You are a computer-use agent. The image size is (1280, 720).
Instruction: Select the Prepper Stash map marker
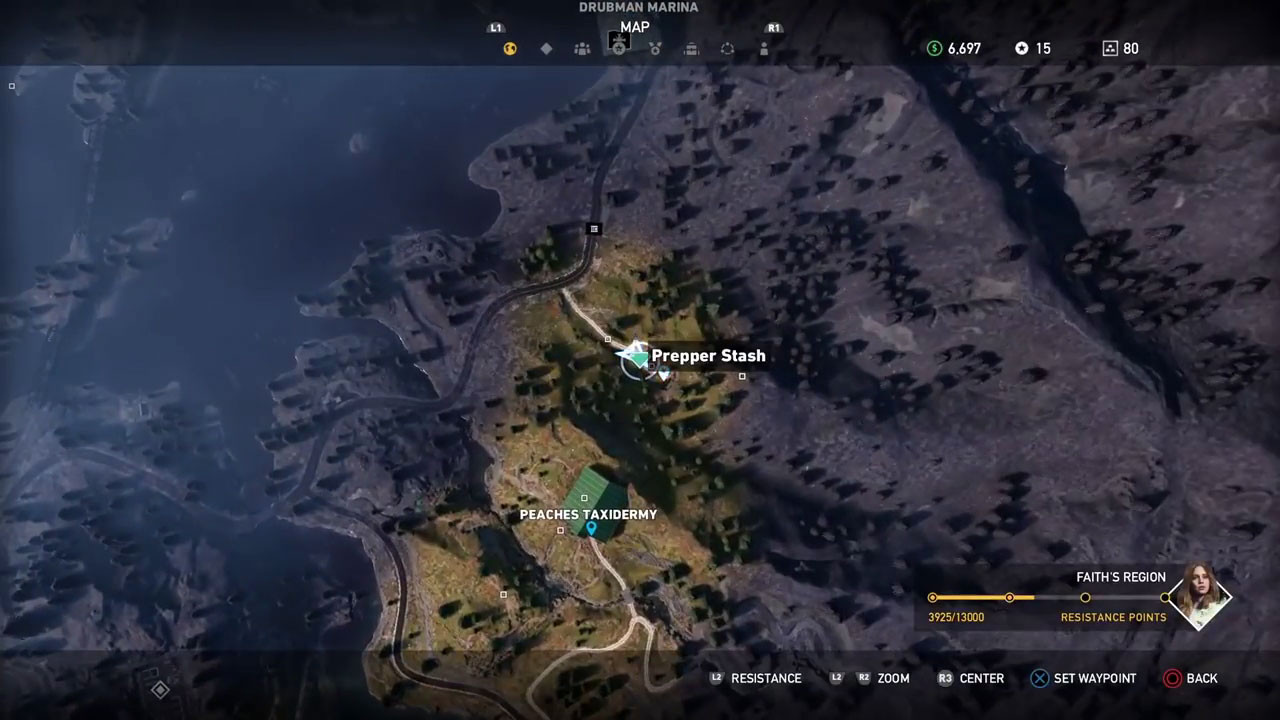coord(636,357)
